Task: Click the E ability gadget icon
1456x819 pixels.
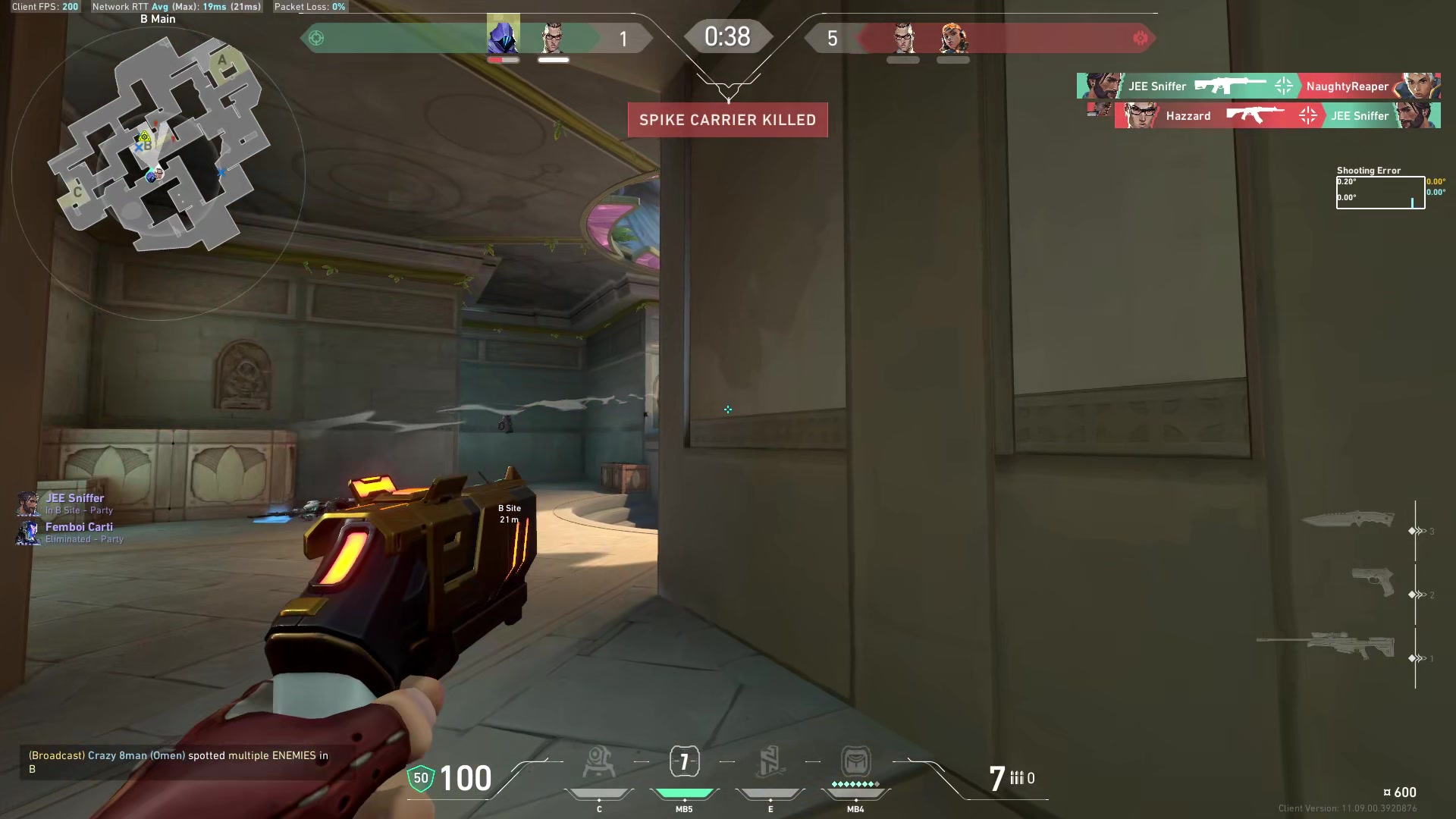Action: (770, 761)
